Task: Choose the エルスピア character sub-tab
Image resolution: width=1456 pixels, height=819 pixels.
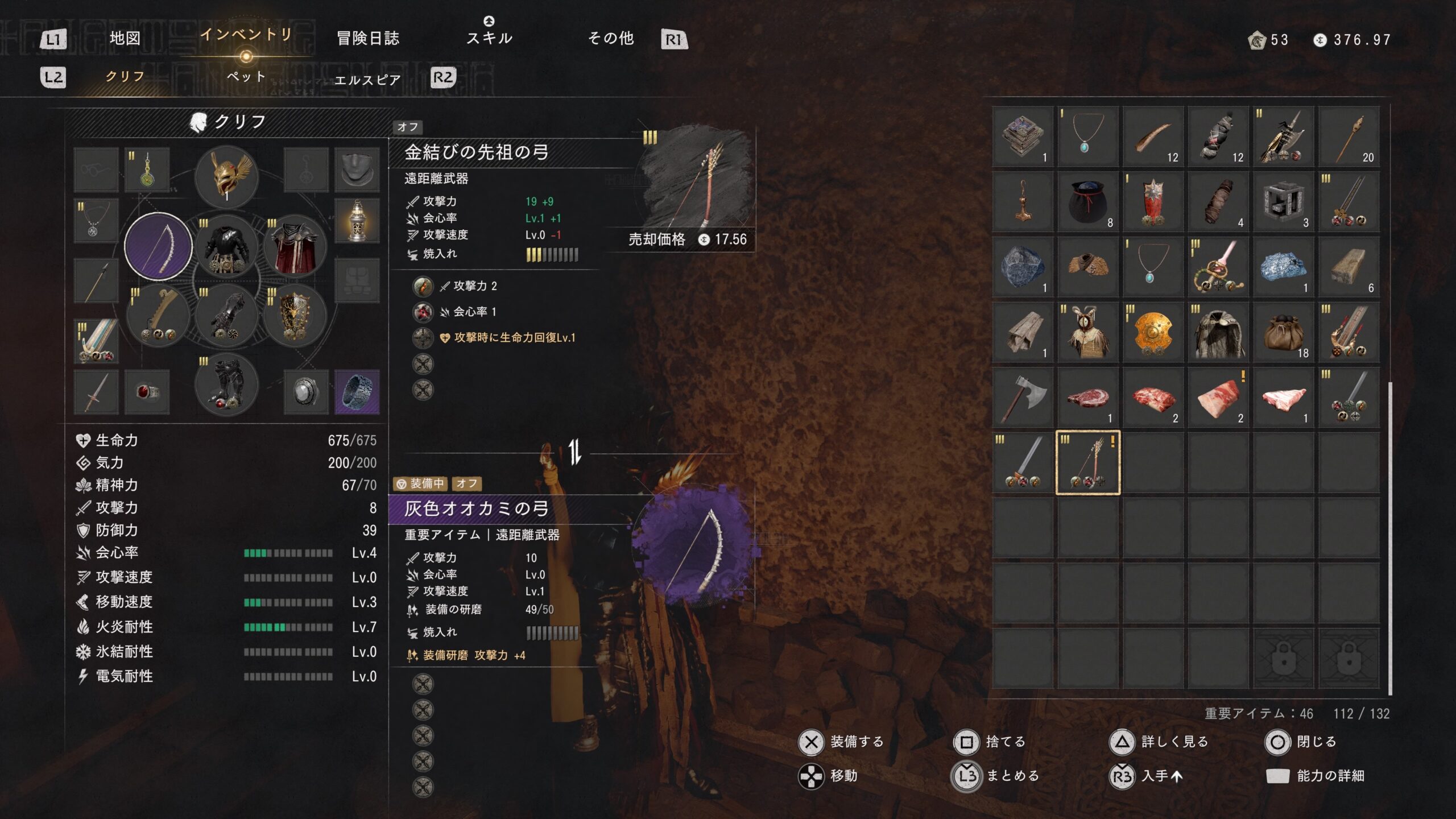Action: [x=367, y=80]
